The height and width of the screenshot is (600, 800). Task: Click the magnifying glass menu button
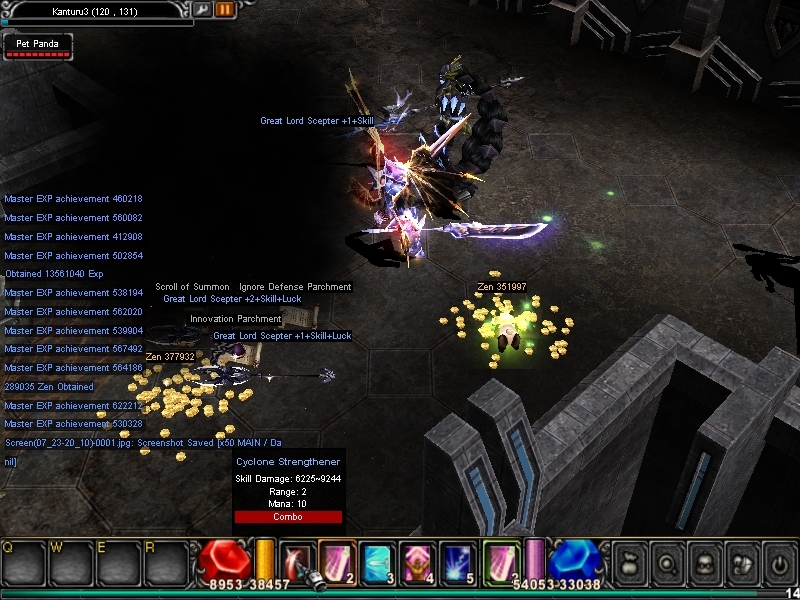tap(666, 561)
